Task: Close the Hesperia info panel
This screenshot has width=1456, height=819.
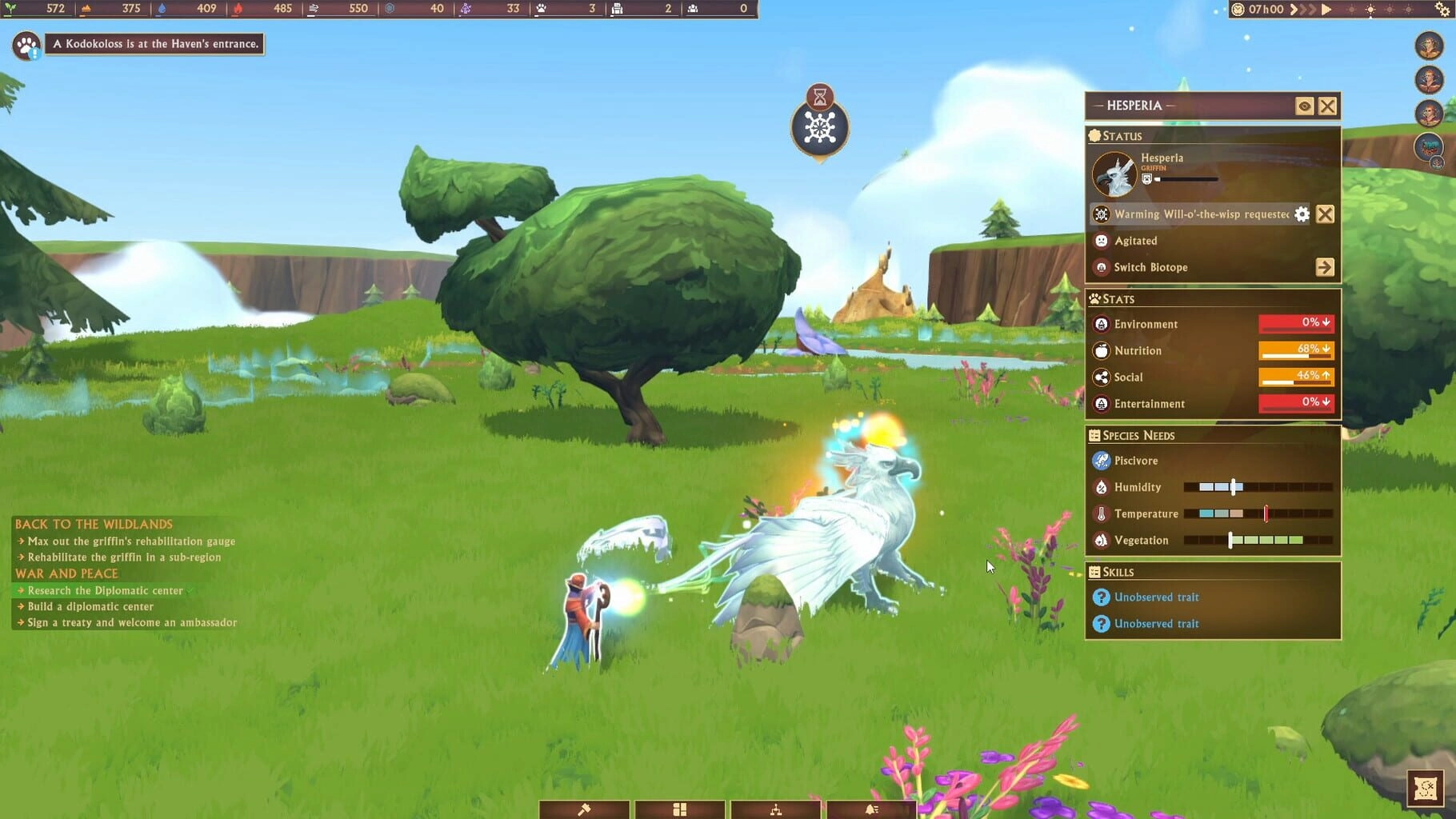Action: tap(1327, 106)
